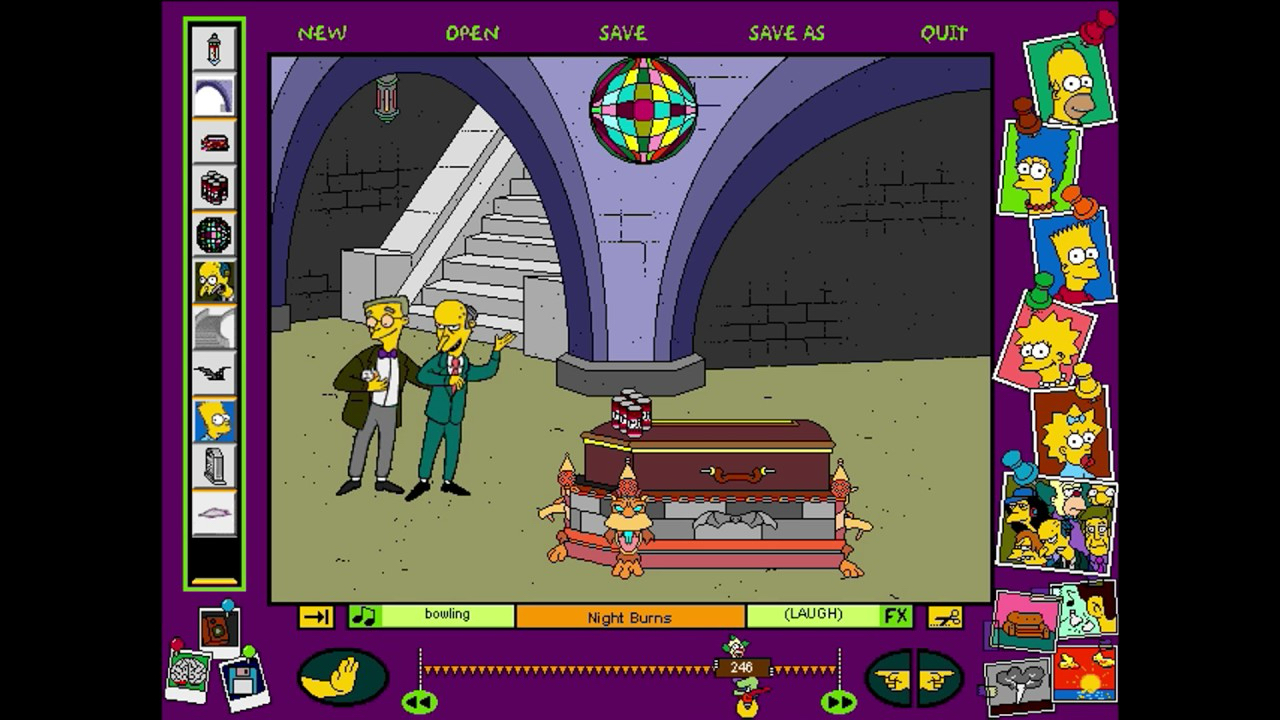Select the Maggie character photo
Image resolution: width=1280 pixels, height=720 pixels.
pos(1071,432)
